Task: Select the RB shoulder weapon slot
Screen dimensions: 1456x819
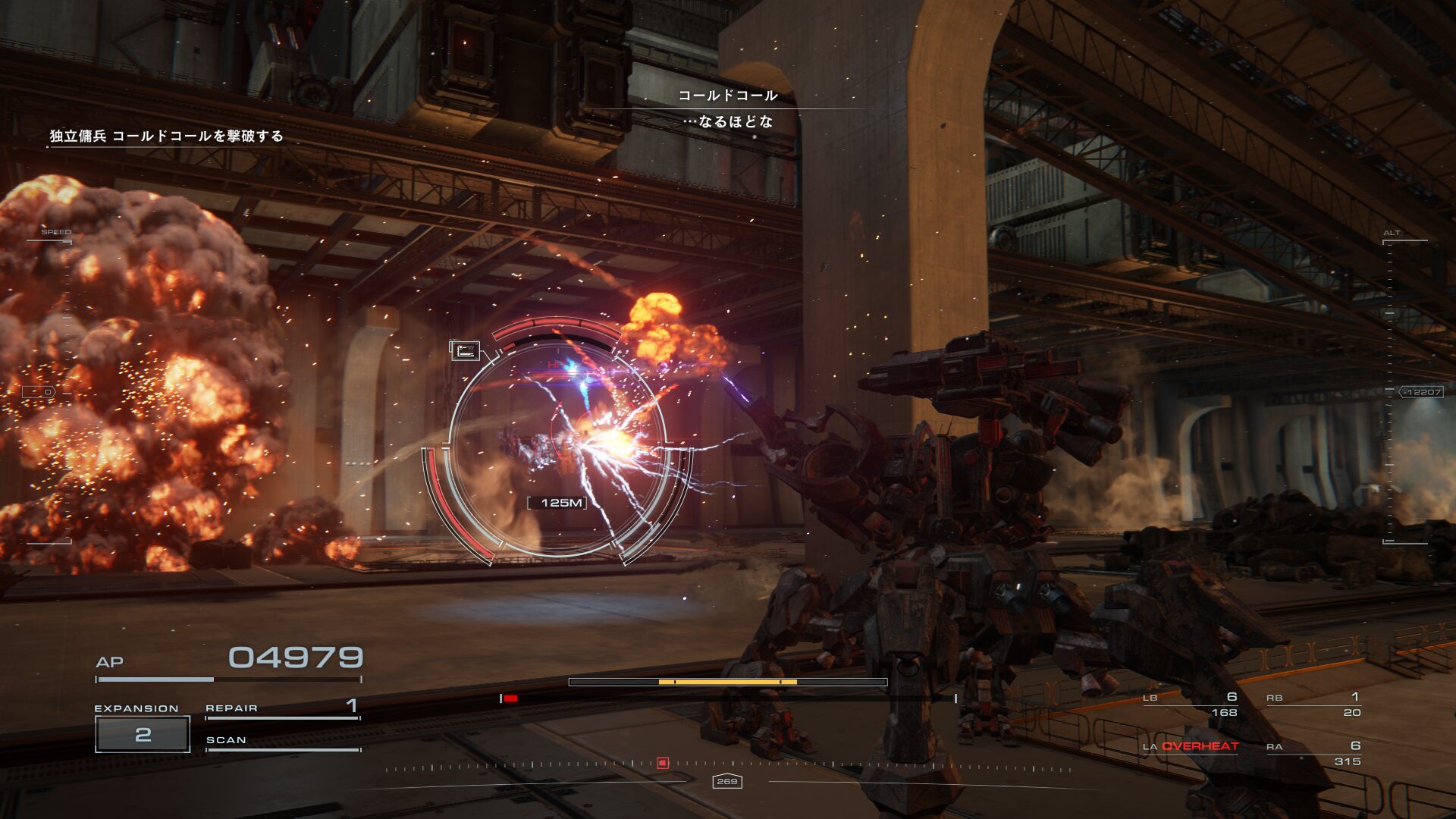Action: [x=1313, y=704]
